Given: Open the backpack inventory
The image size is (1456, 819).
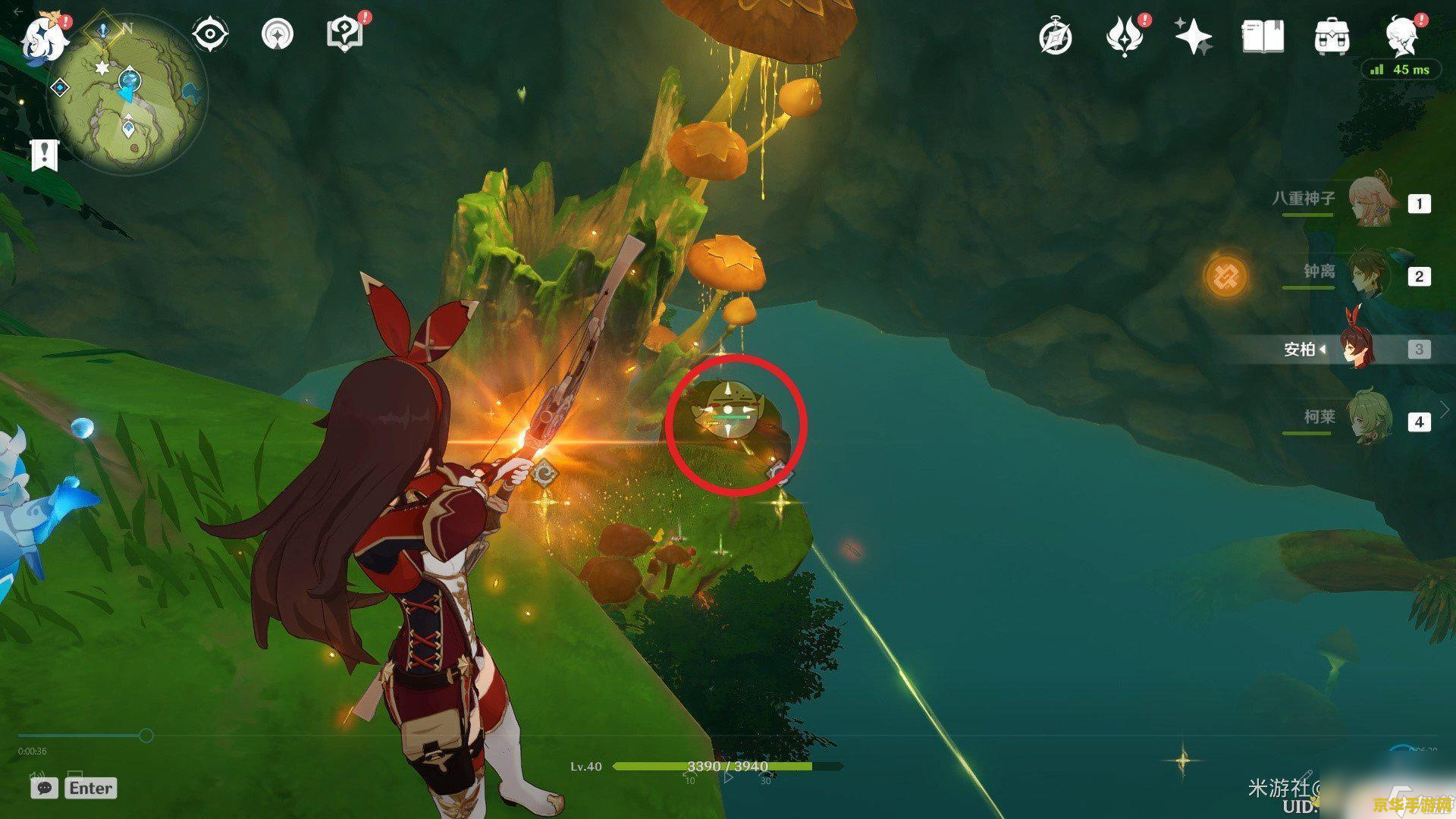Looking at the screenshot, I should pyautogui.click(x=1332, y=37).
